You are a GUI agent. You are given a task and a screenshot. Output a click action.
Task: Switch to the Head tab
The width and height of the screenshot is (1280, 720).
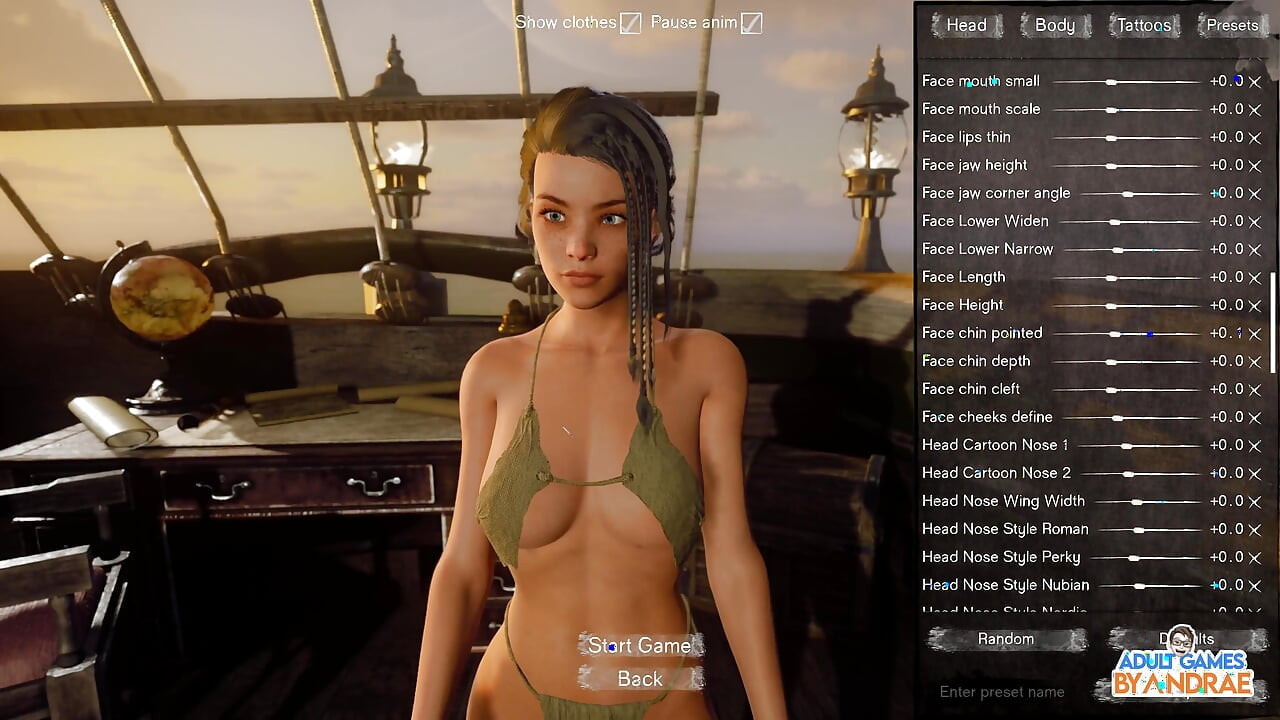965,26
